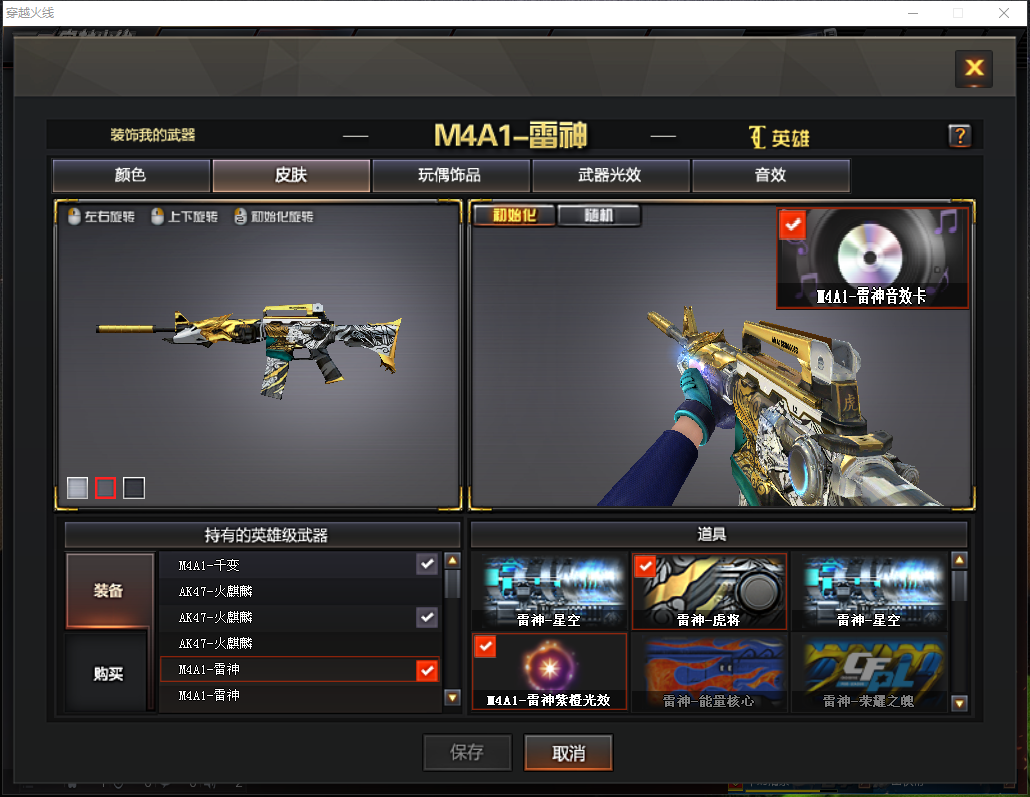Close the weapon decoration window
This screenshot has width=1030, height=797.
click(973, 68)
